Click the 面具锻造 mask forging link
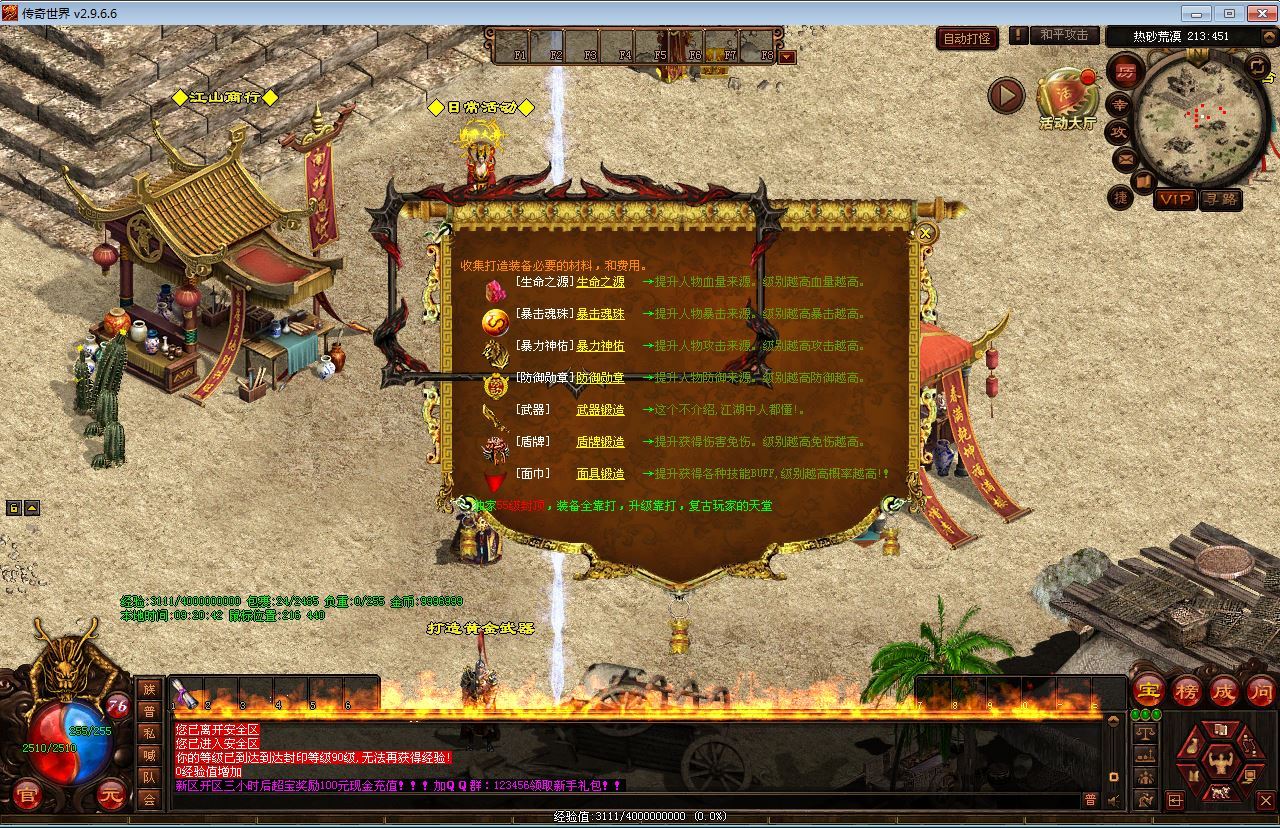Viewport: 1280px width, 828px height. [x=600, y=474]
